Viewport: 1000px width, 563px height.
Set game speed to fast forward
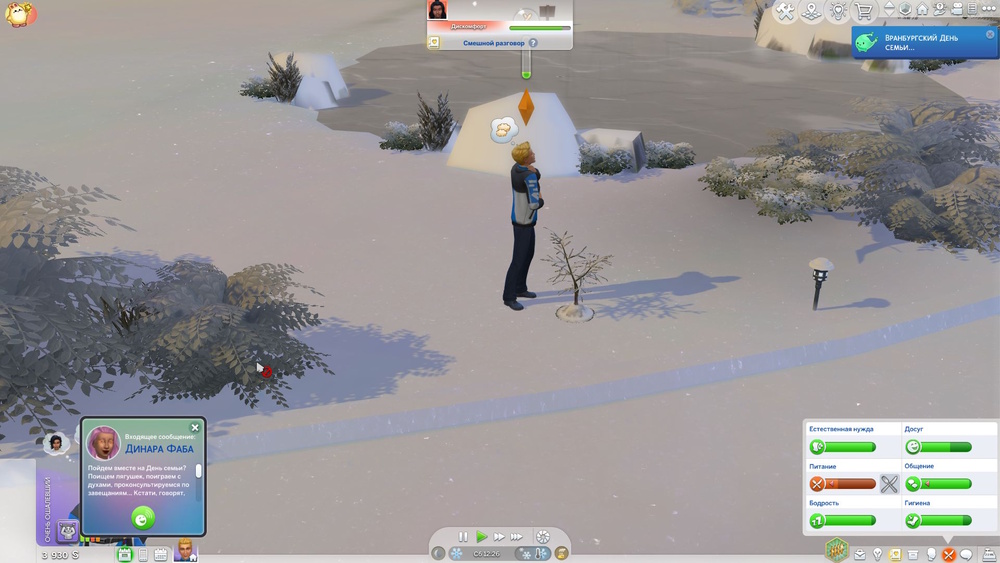click(499, 537)
